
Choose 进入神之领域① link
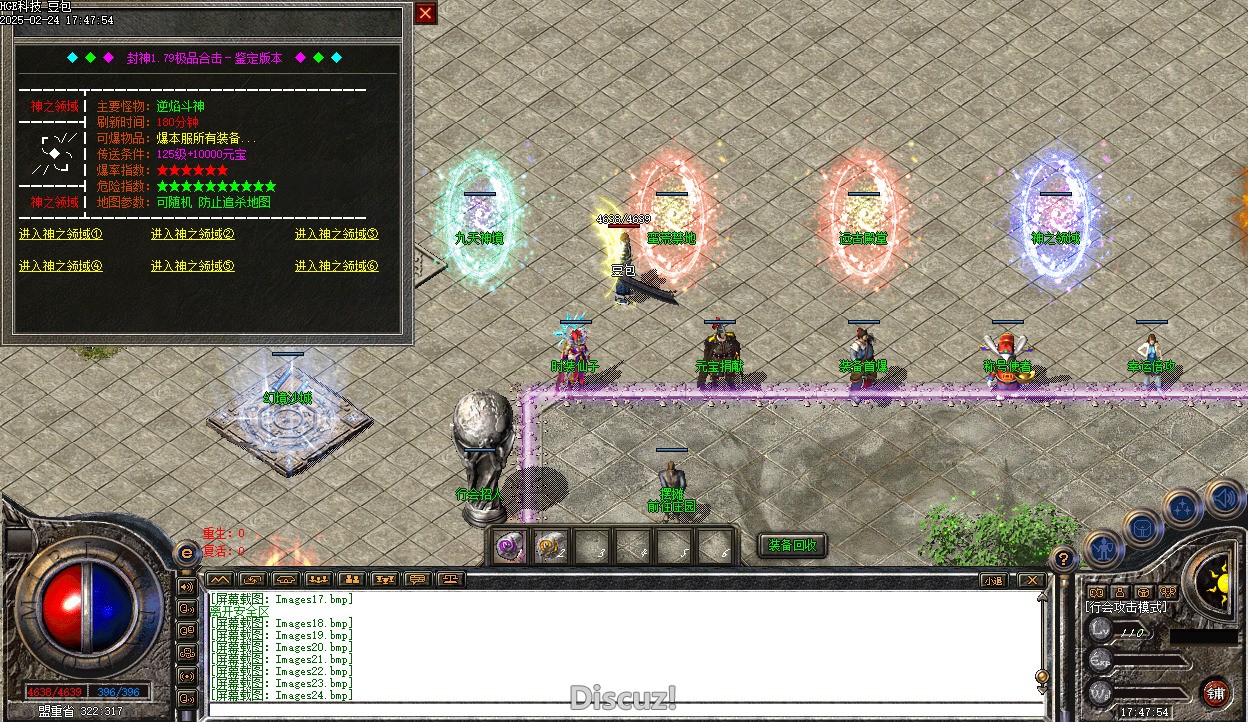coord(60,235)
